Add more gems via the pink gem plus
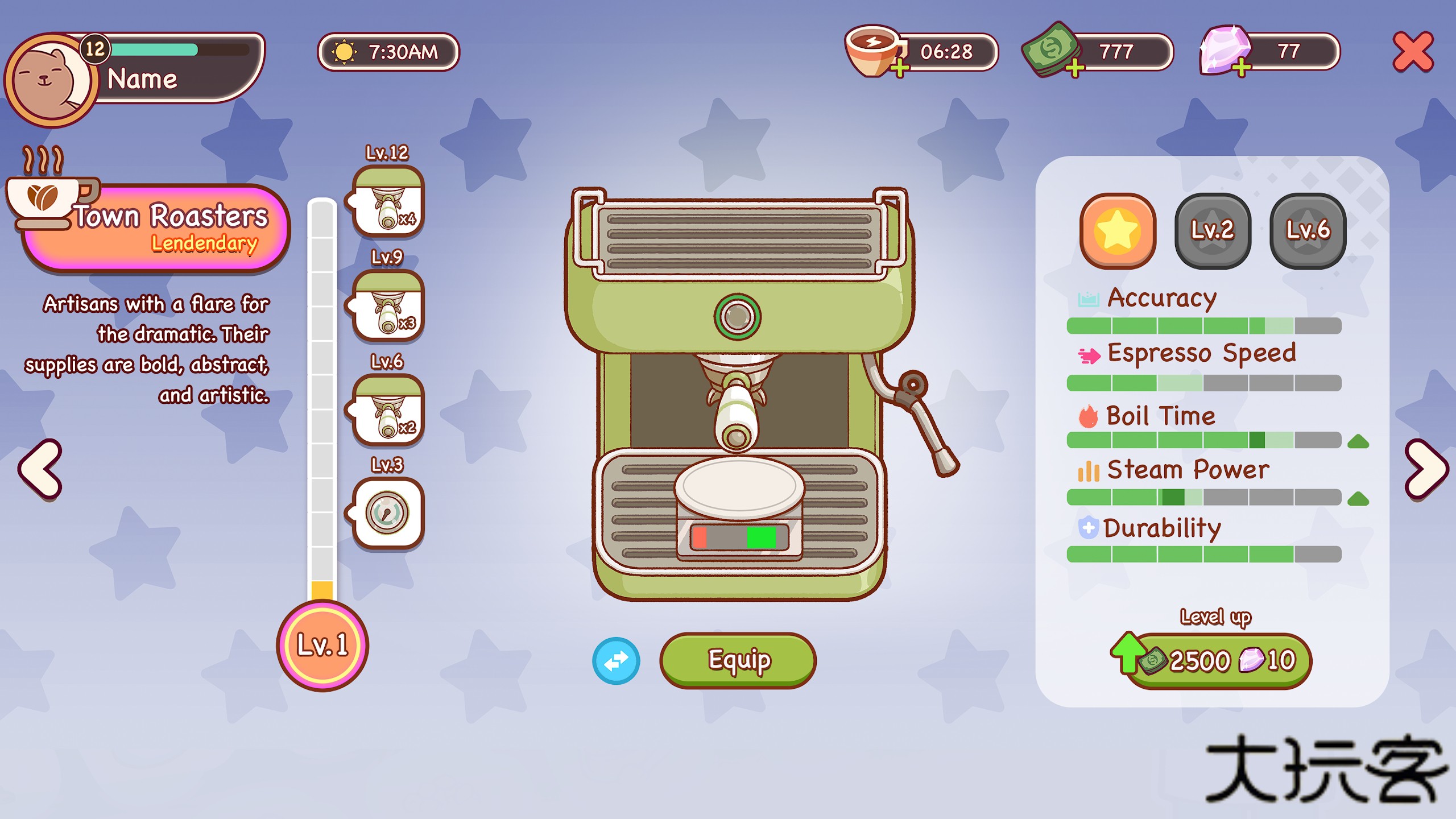The width and height of the screenshot is (1456, 819). [1242, 69]
